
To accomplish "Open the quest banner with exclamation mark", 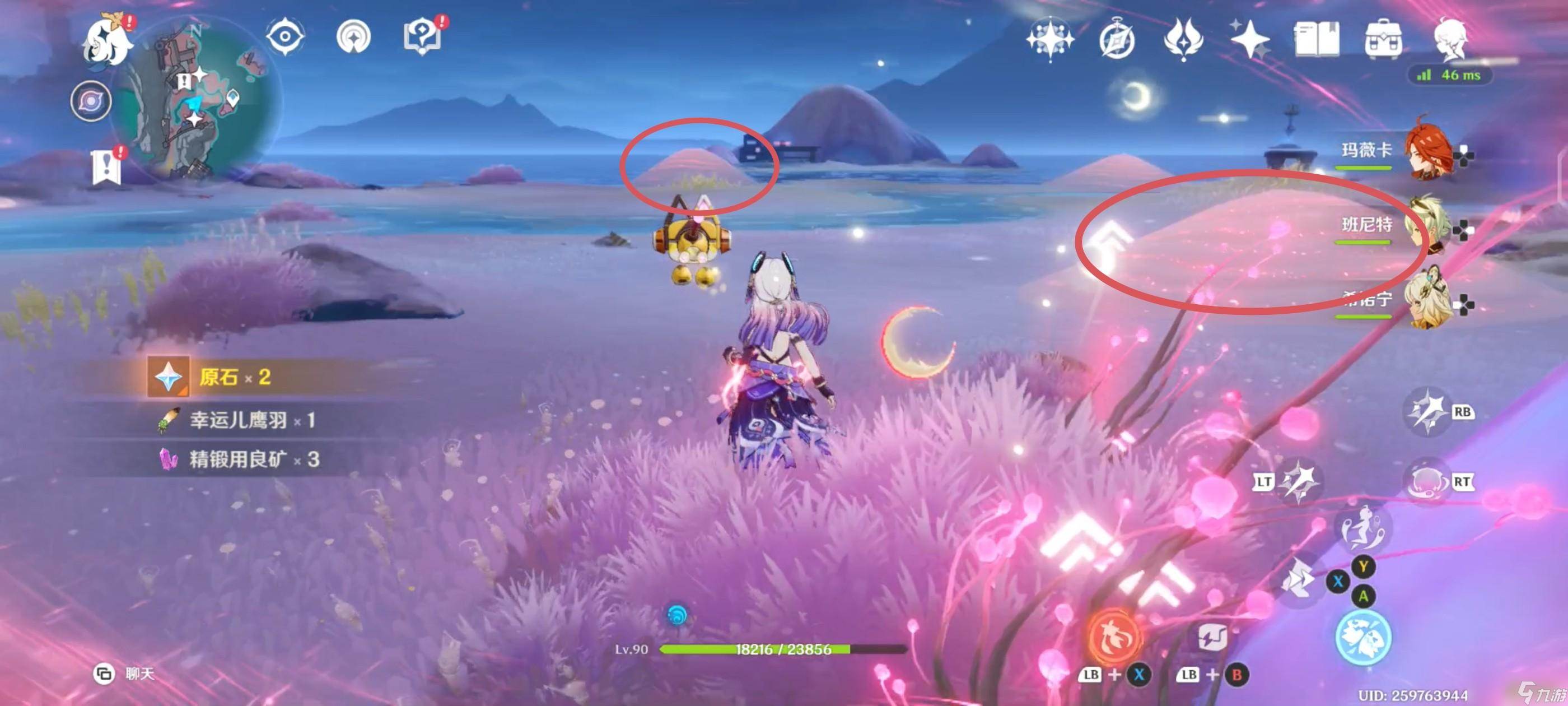I will [x=107, y=165].
